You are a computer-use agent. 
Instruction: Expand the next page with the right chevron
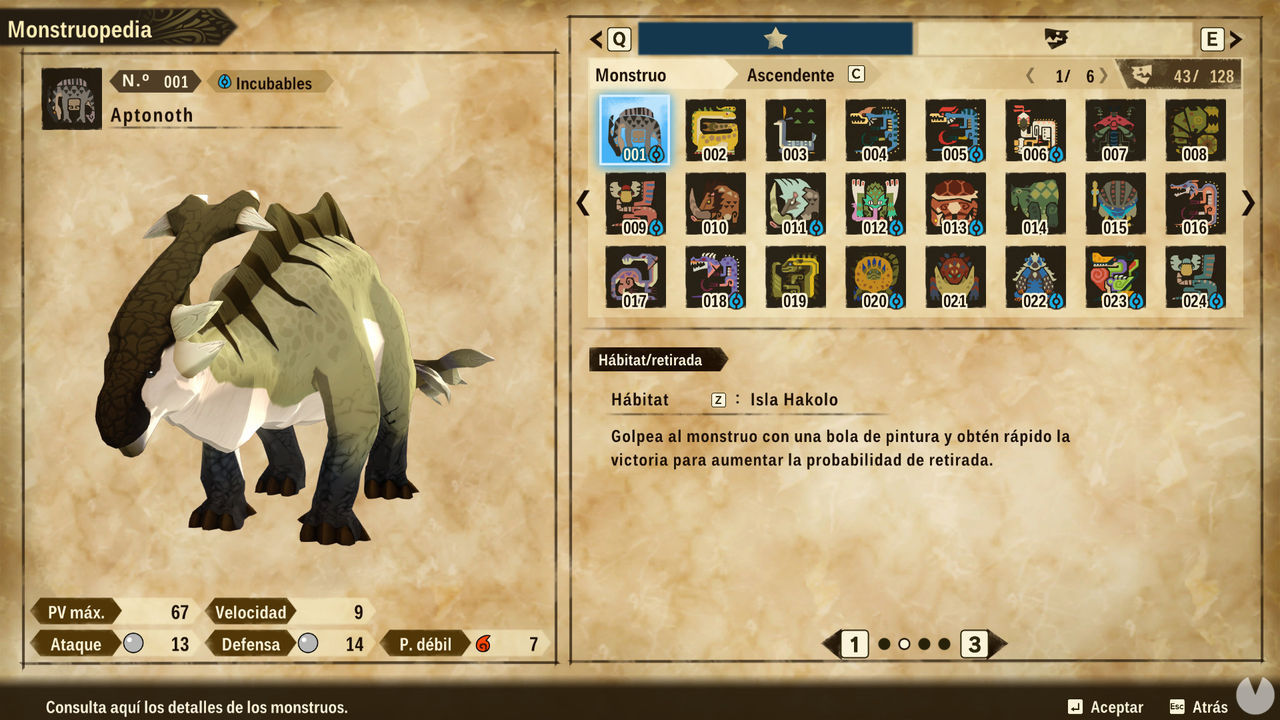point(1246,203)
